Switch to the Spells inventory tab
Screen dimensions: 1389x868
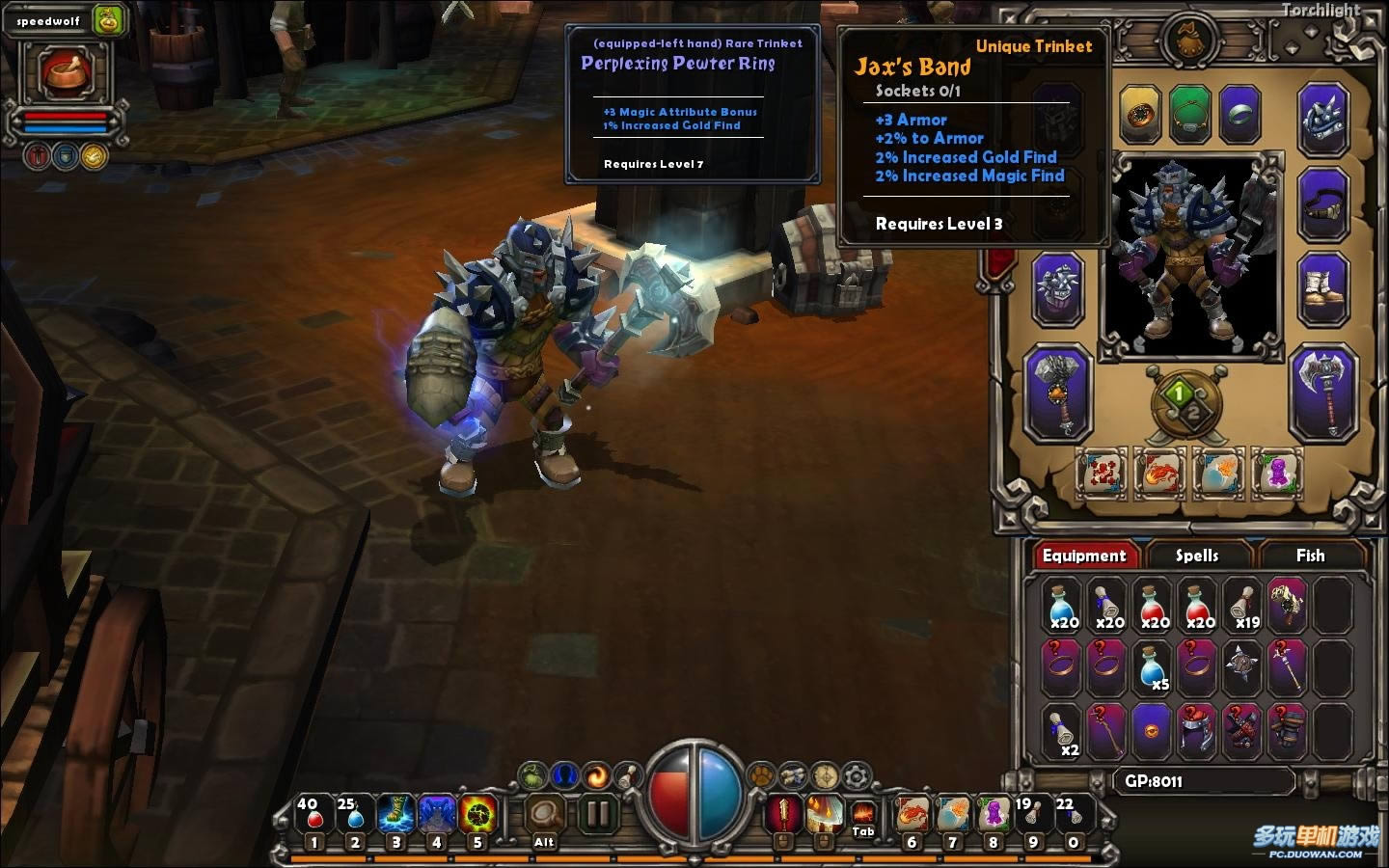(1196, 556)
